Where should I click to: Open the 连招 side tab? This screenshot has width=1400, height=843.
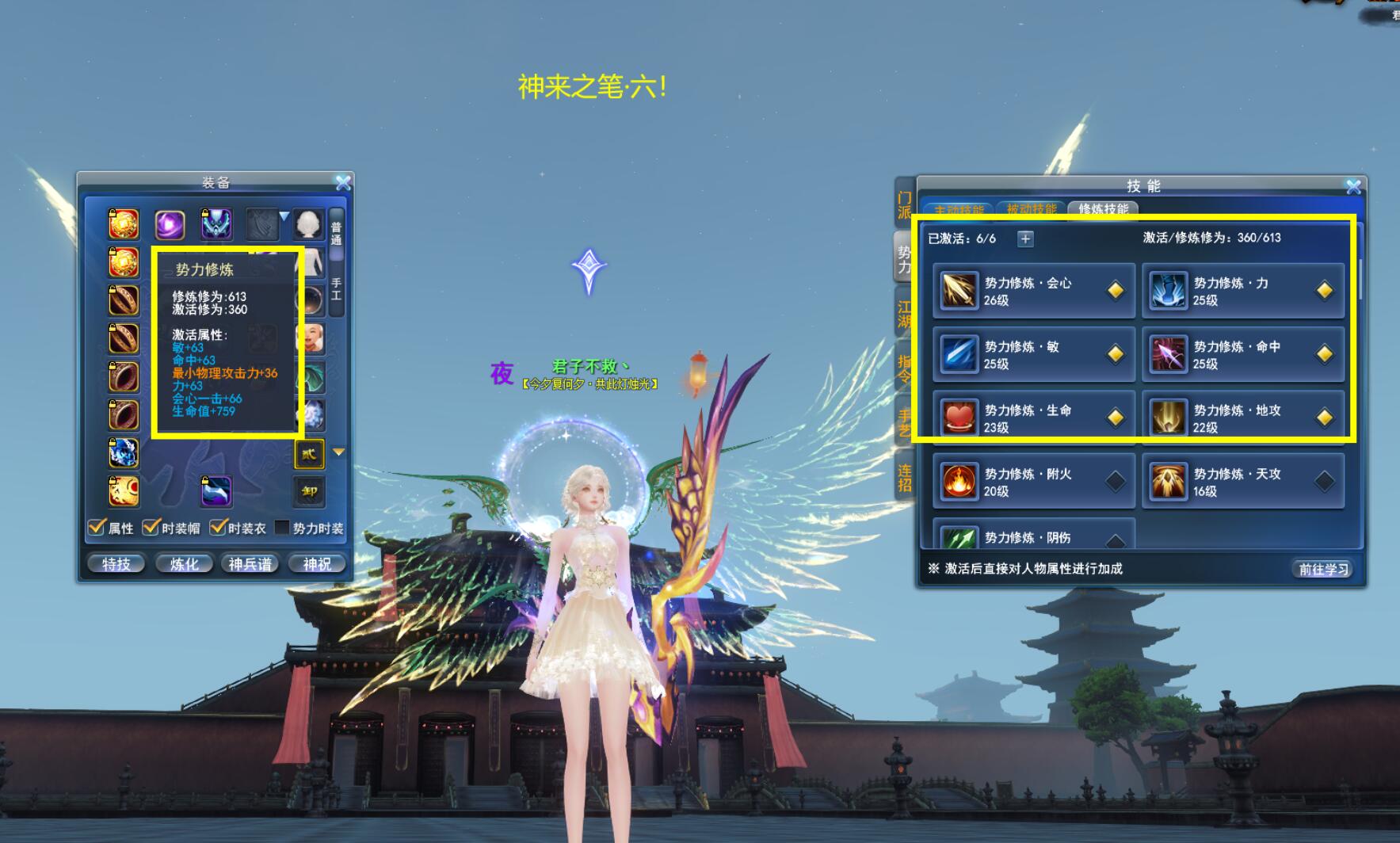(x=904, y=478)
